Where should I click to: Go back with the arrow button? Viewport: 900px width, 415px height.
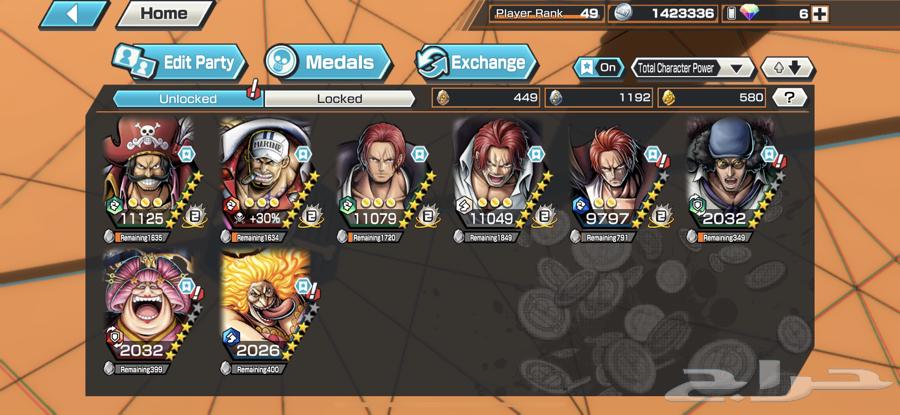click(73, 14)
